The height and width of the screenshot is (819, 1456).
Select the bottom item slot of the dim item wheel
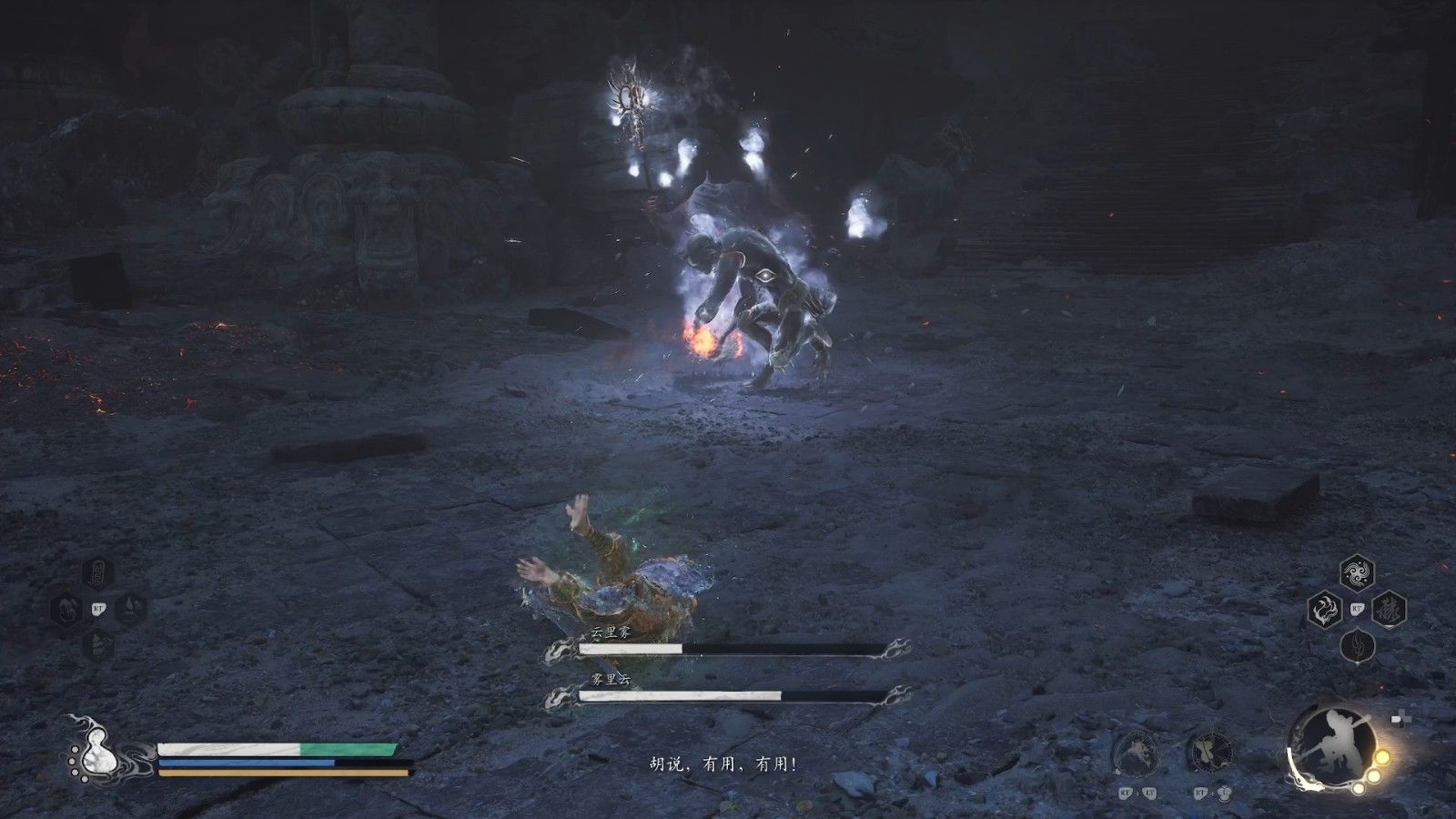[x=99, y=645]
